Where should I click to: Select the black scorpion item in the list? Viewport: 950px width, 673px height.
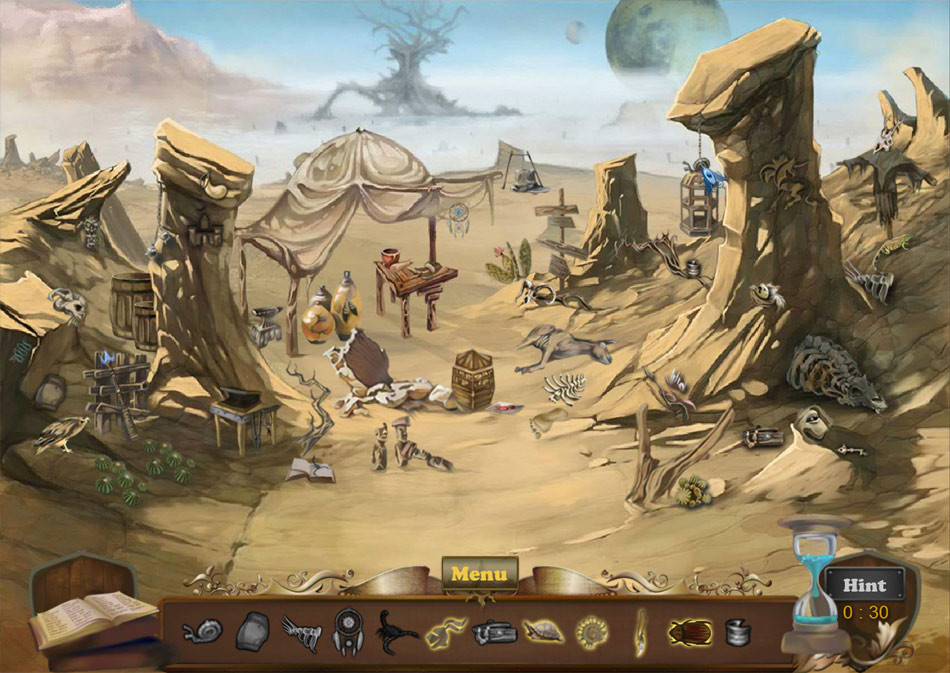click(x=396, y=631)
